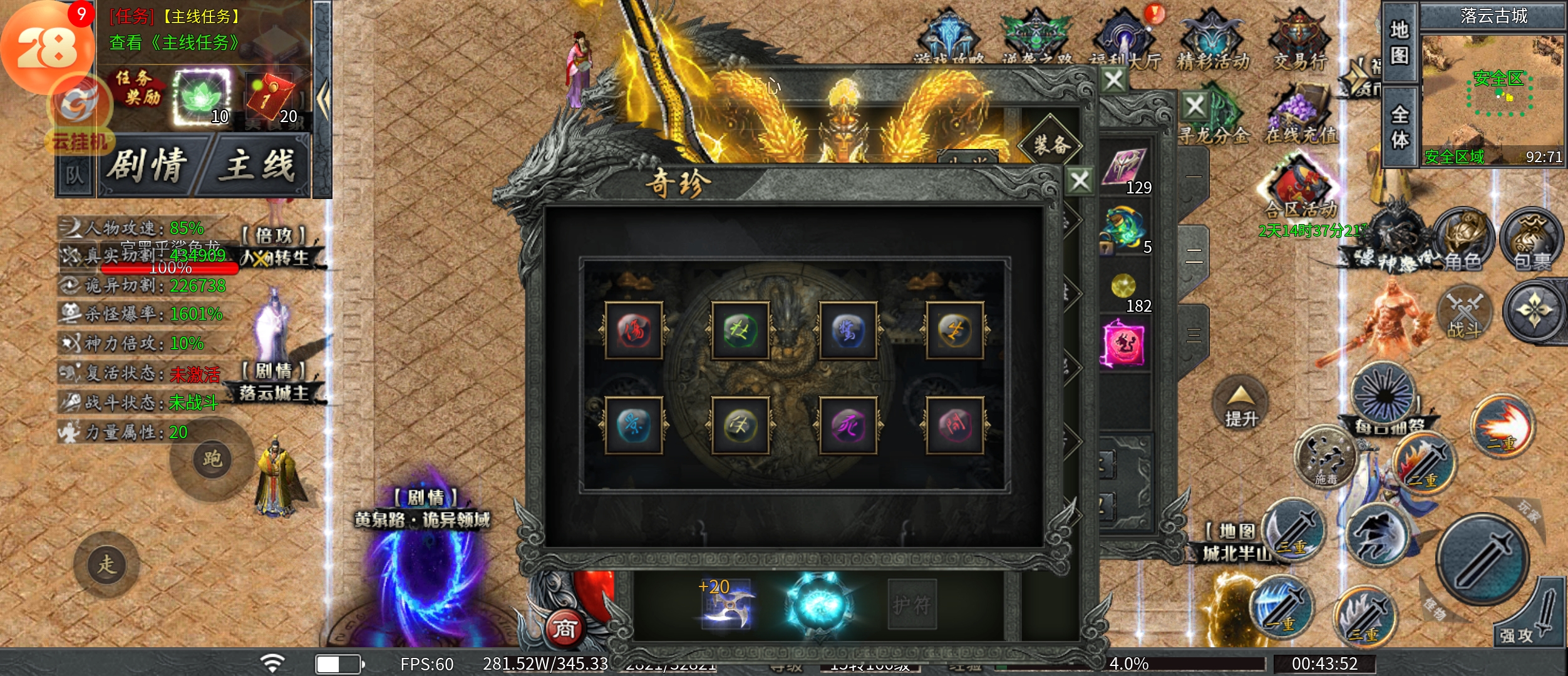
Task: Switch to the 剧情 story quest tab
Action: pyautogui.click(x=148, y=166)
